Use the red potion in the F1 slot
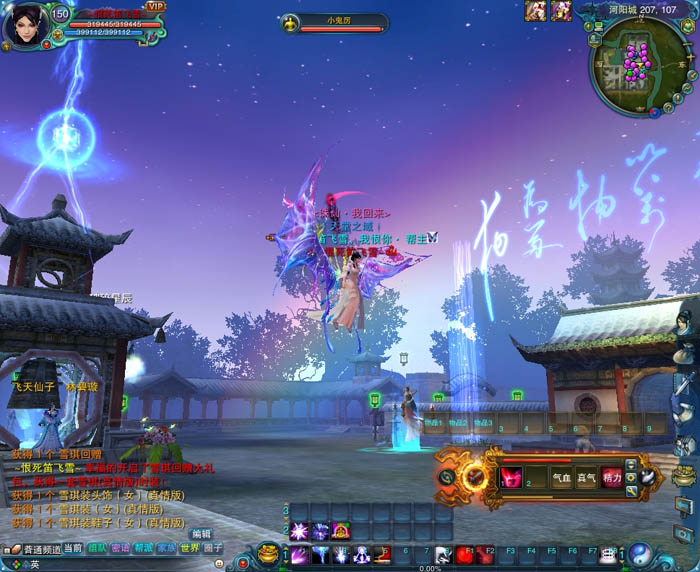 [466, 554]
